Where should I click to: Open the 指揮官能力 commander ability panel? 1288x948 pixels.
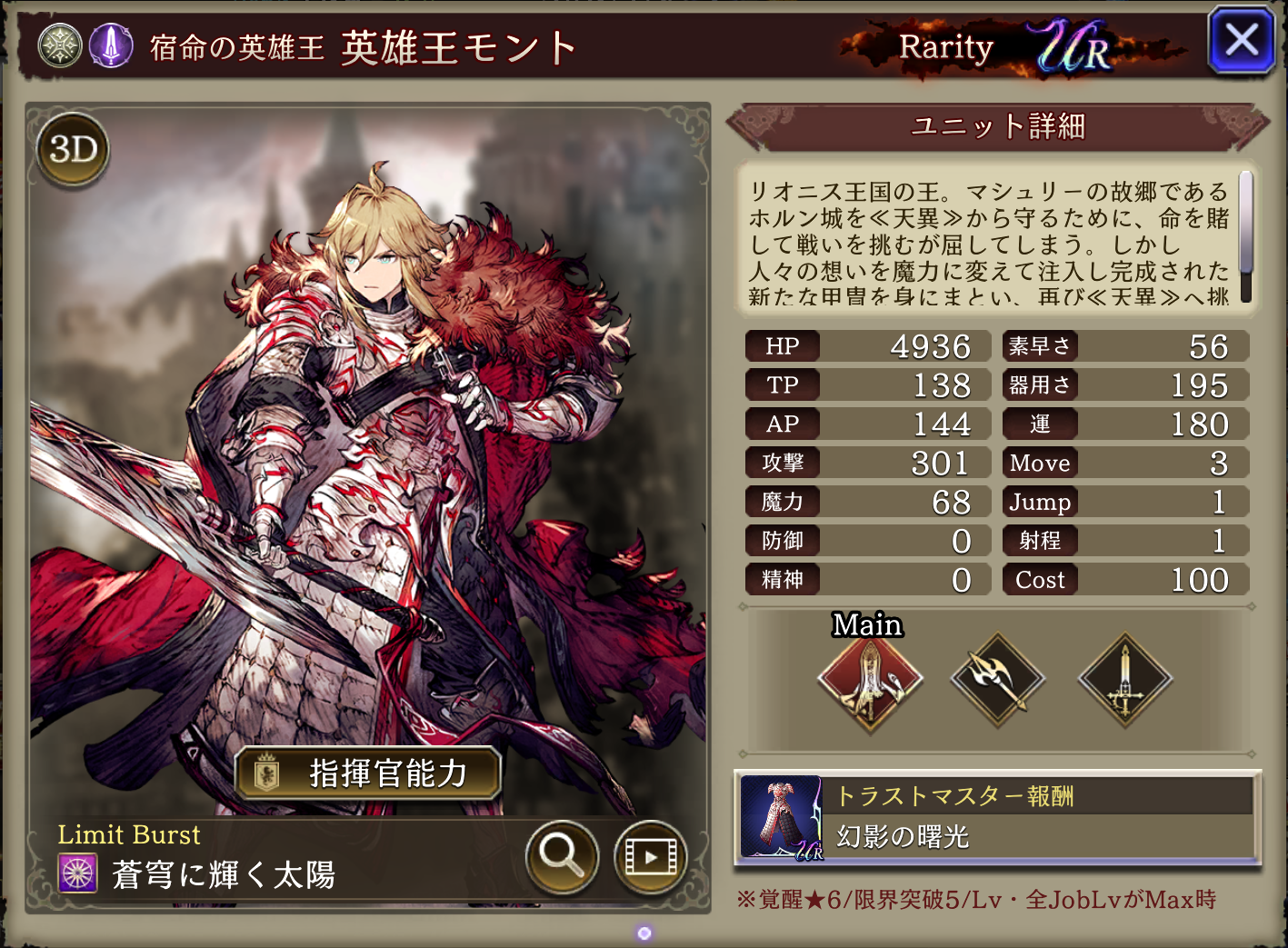coord(368,773)
